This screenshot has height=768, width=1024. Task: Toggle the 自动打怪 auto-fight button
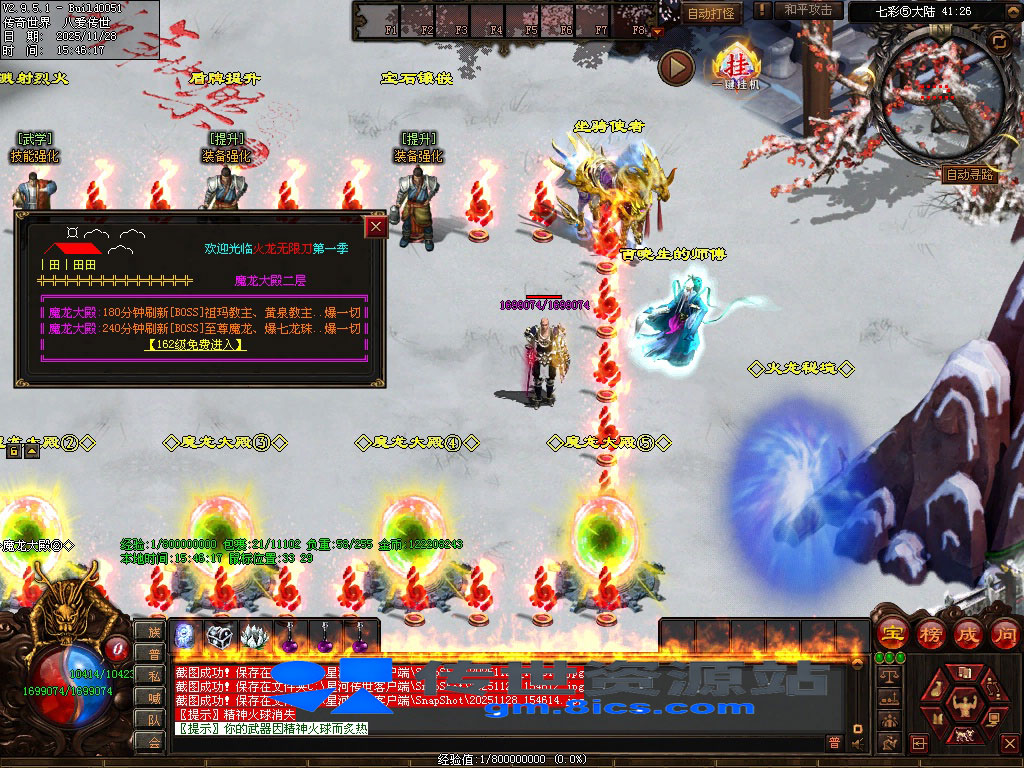(712, 13)
